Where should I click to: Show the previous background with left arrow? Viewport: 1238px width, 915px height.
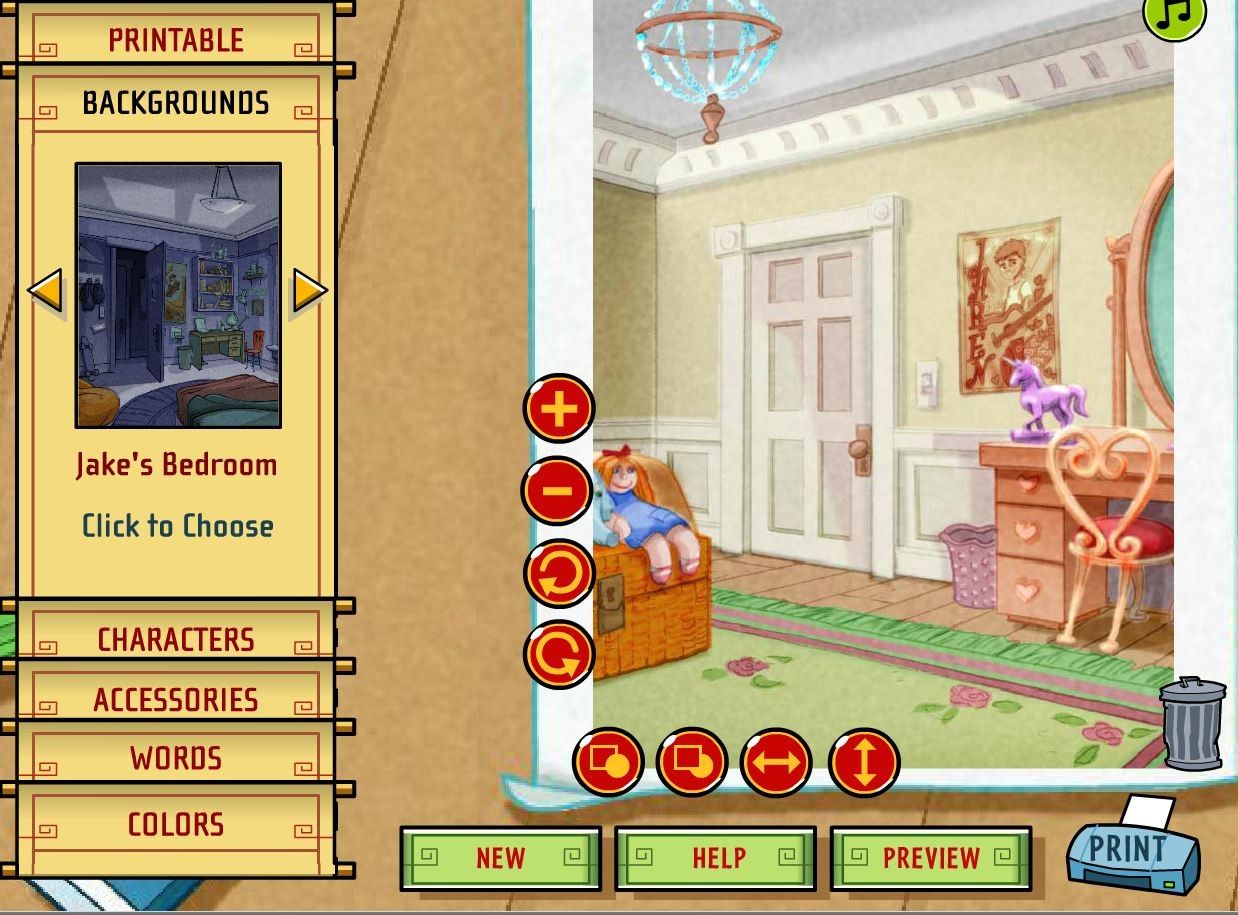point(45,291)
